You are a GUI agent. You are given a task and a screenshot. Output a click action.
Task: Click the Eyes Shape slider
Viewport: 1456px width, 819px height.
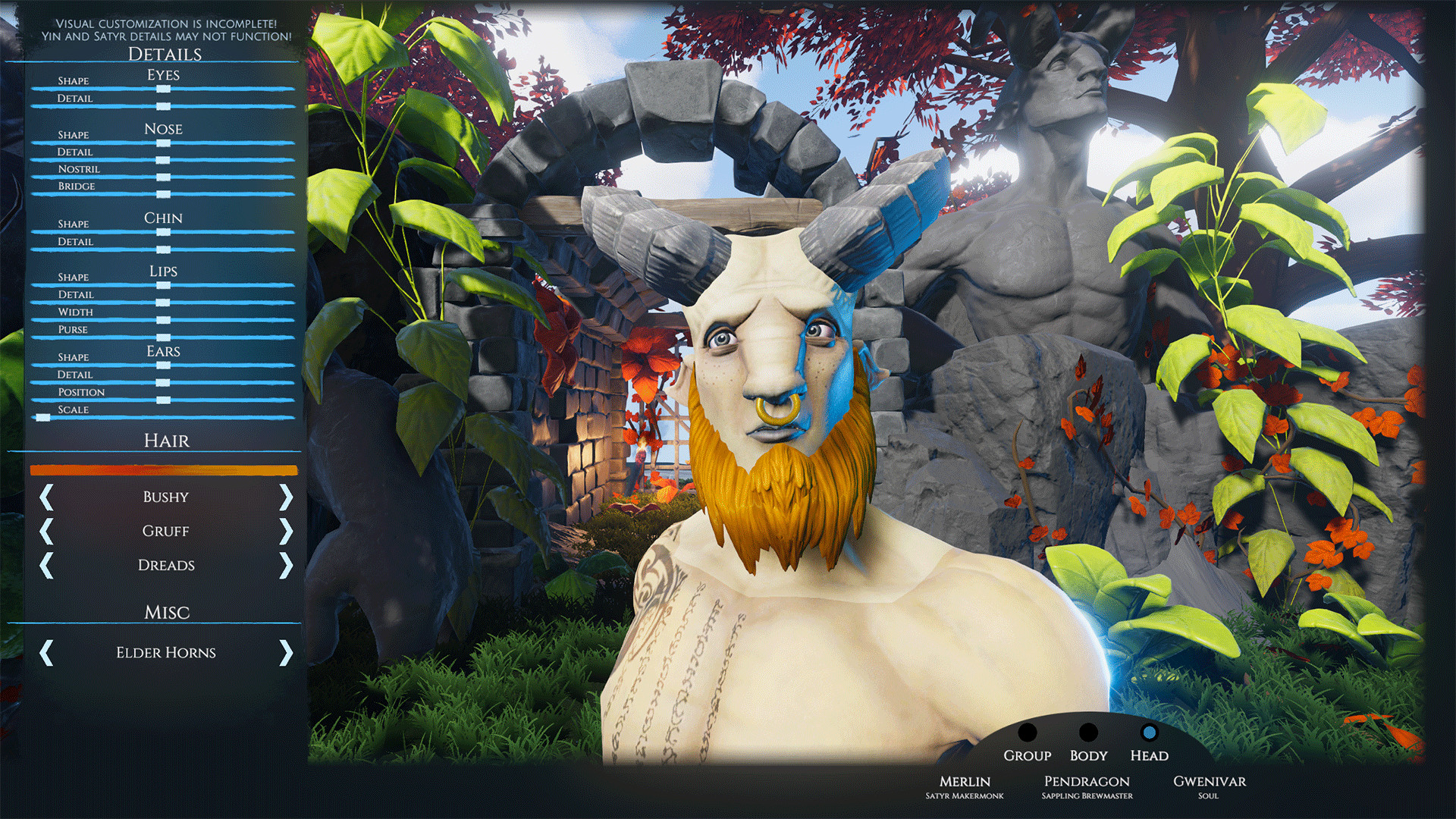163,89
